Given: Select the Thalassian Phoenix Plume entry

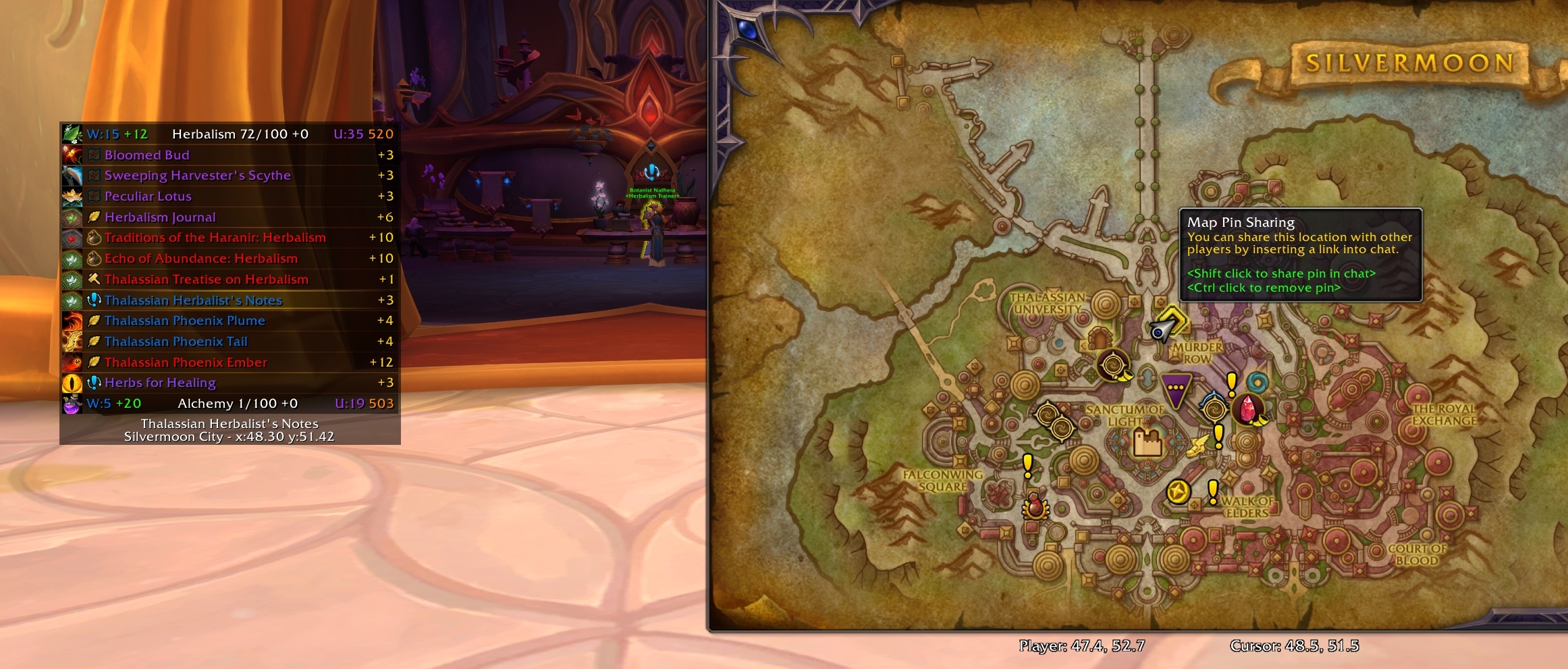Looking at the screenshot, I should [x=185, y=321].
